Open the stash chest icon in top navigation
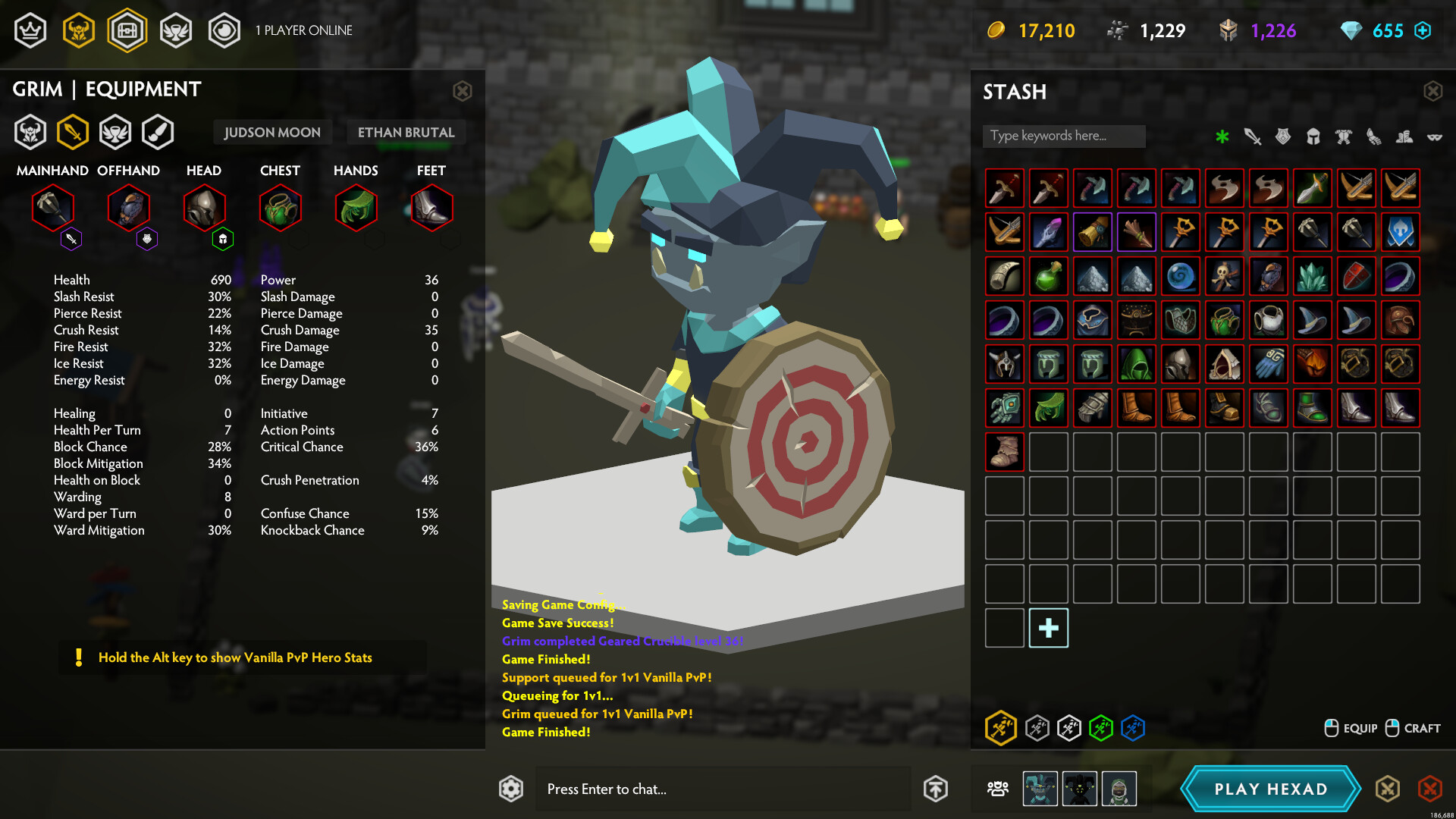Image resolution: width=1456 pixels, height=819 pixels. point(127,30)
